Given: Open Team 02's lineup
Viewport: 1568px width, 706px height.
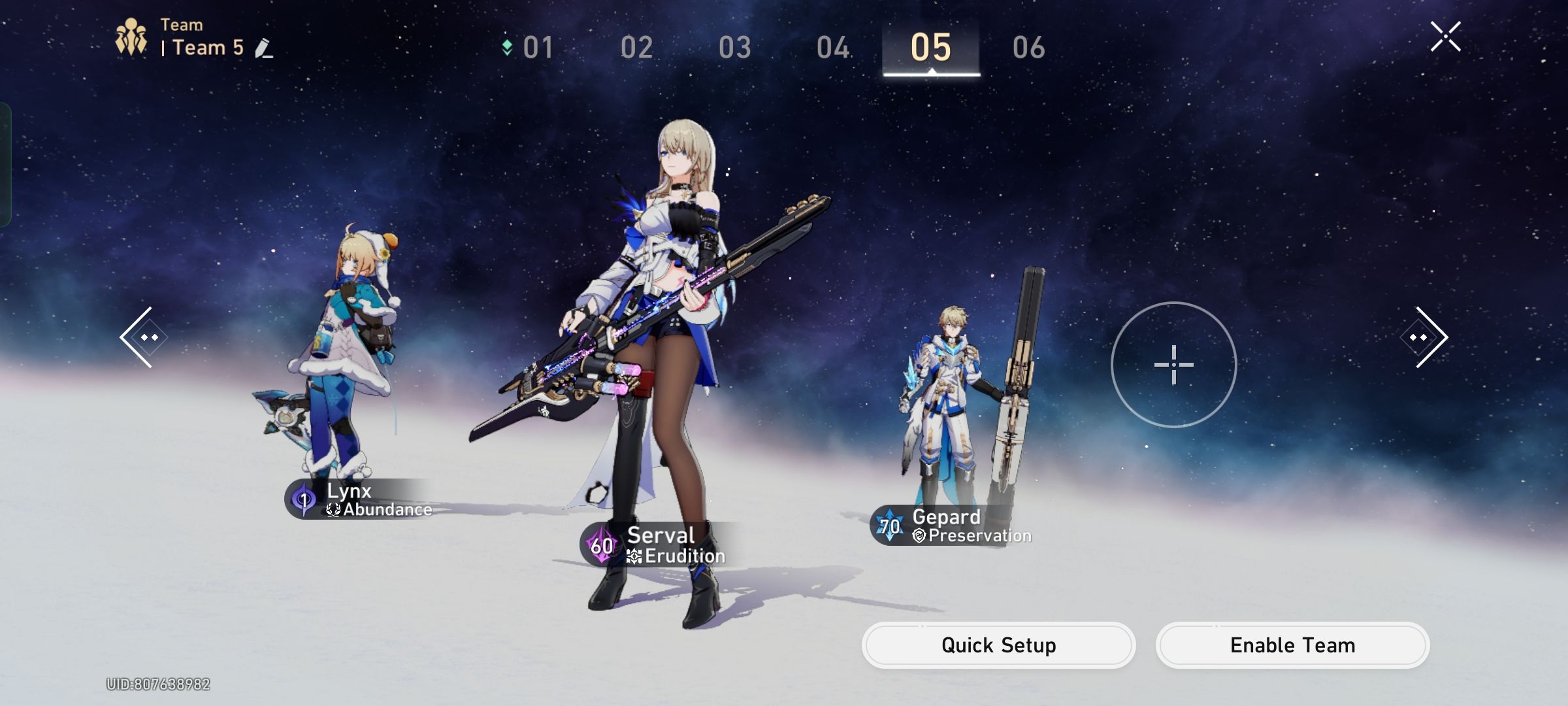Looking at the screenshot, I should (637, 48).
